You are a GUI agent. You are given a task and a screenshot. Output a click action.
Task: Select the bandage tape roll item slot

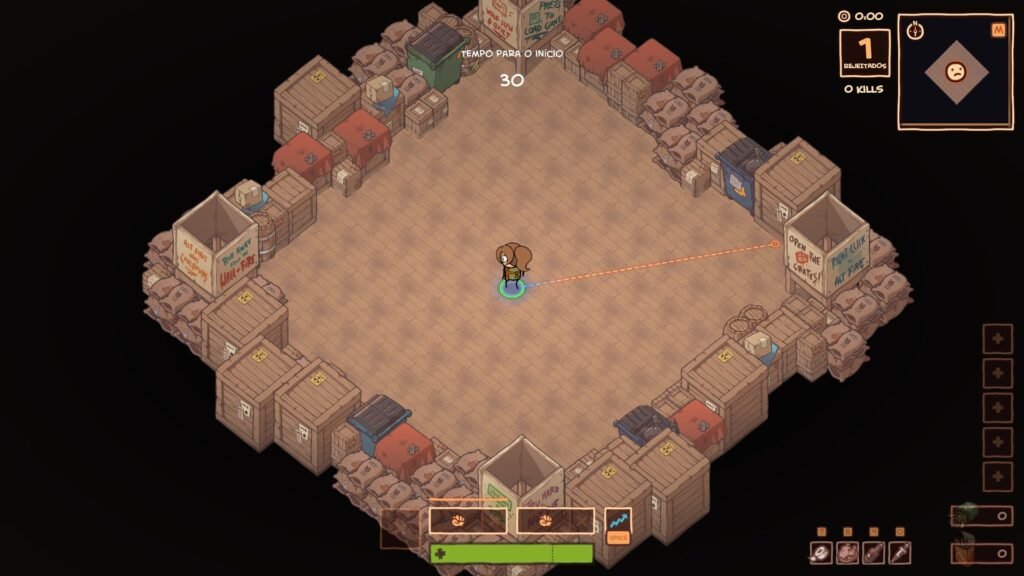tap(821, 551)
